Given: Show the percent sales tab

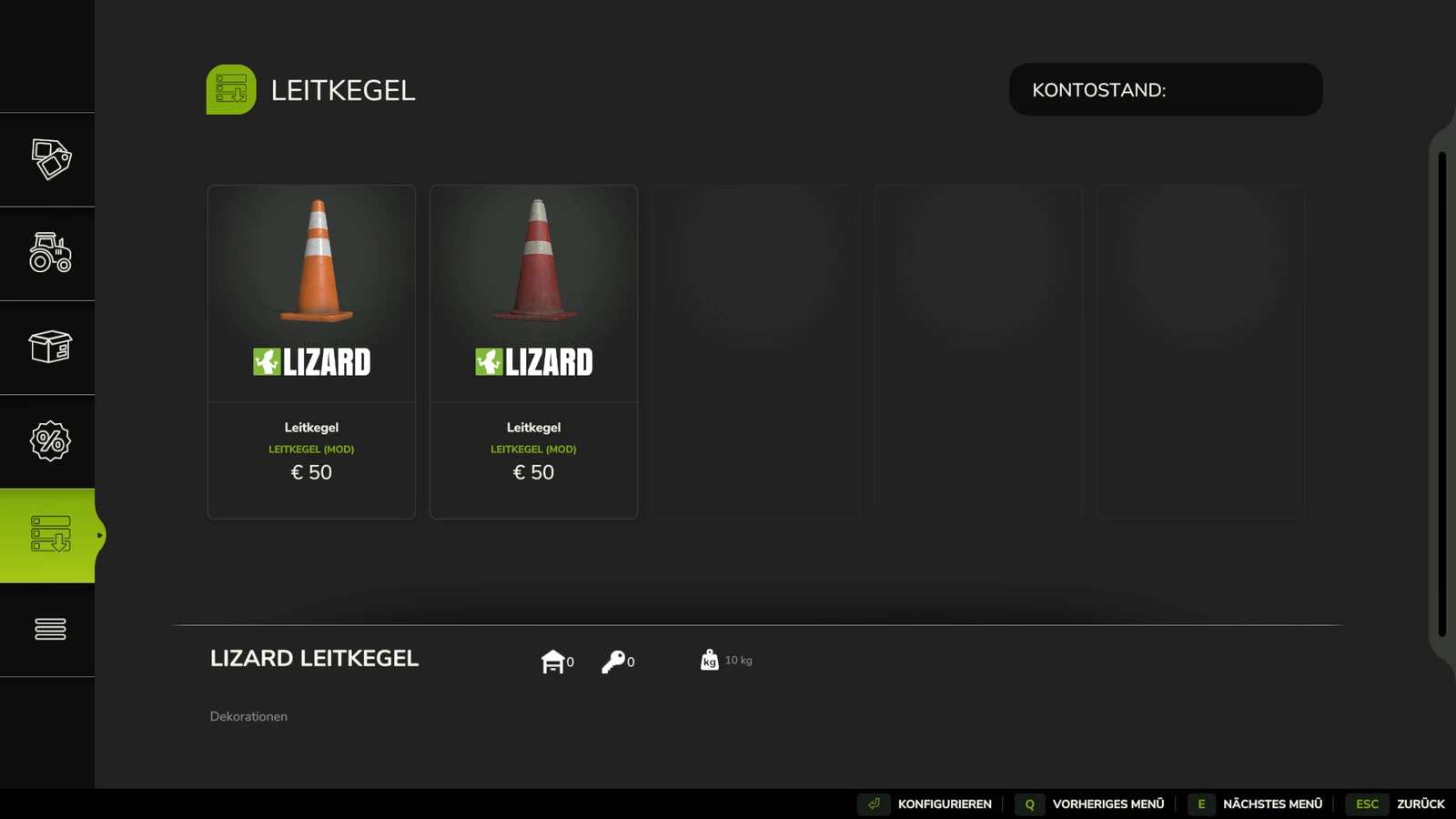Looking at the screenshot, I should pyautogui.click(x=50, y=441).
